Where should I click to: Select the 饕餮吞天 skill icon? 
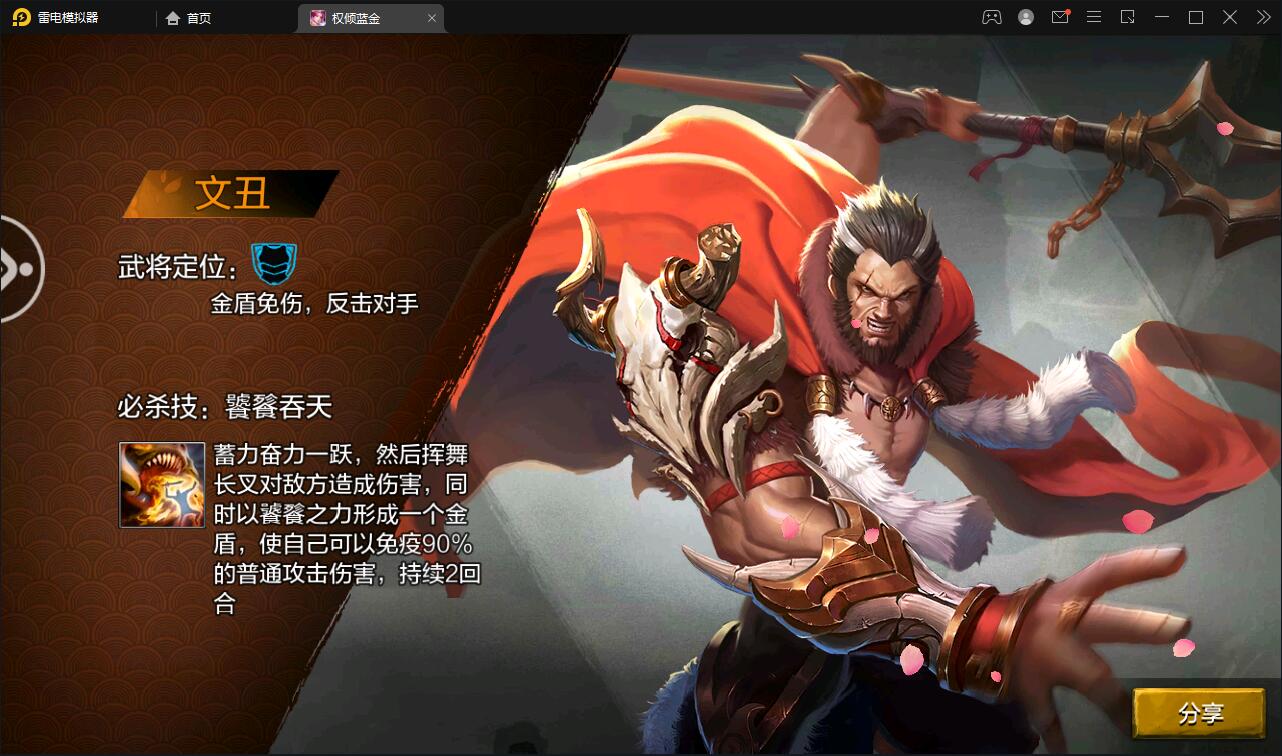(x=161, y=485)
